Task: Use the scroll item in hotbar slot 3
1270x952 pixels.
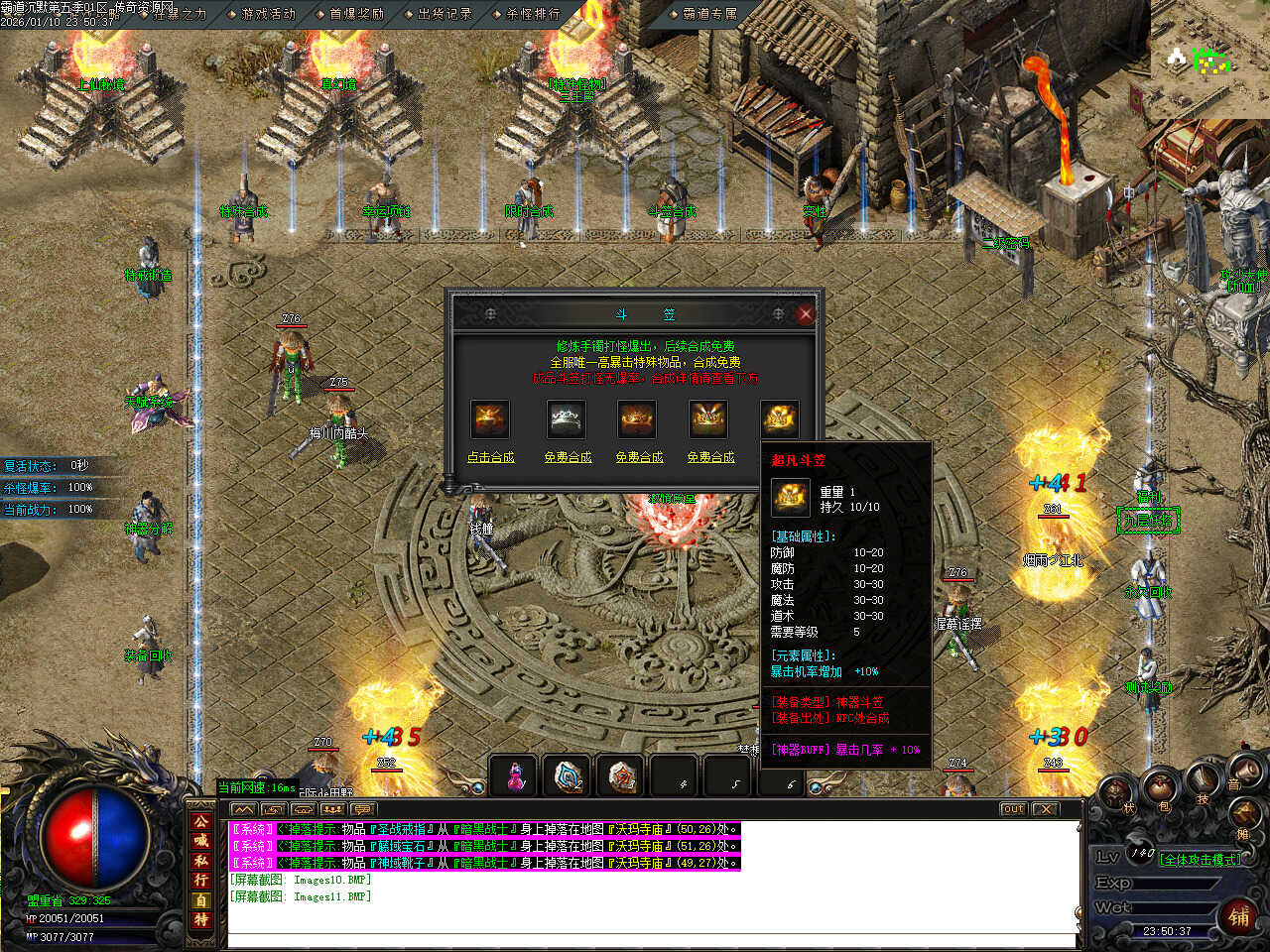Action: (x=622, y=776)
